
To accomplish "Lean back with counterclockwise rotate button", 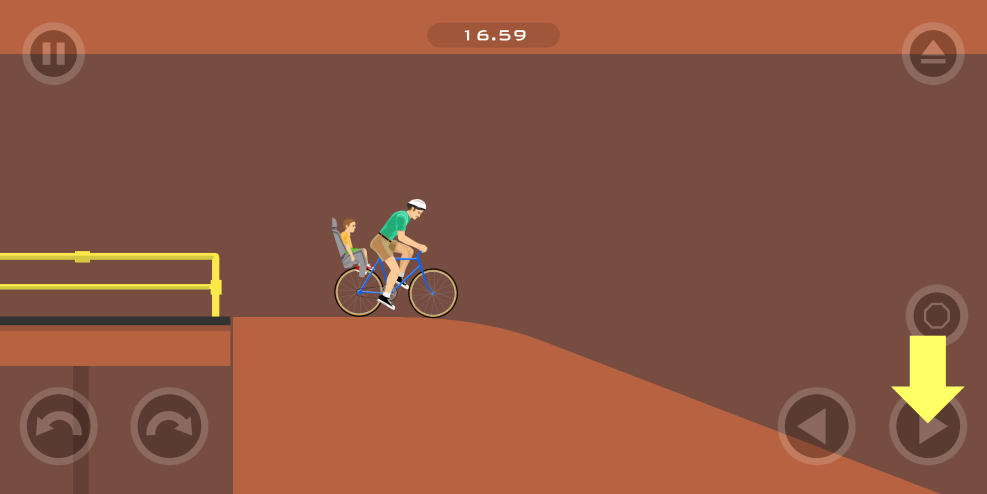I will click(58, 426).
